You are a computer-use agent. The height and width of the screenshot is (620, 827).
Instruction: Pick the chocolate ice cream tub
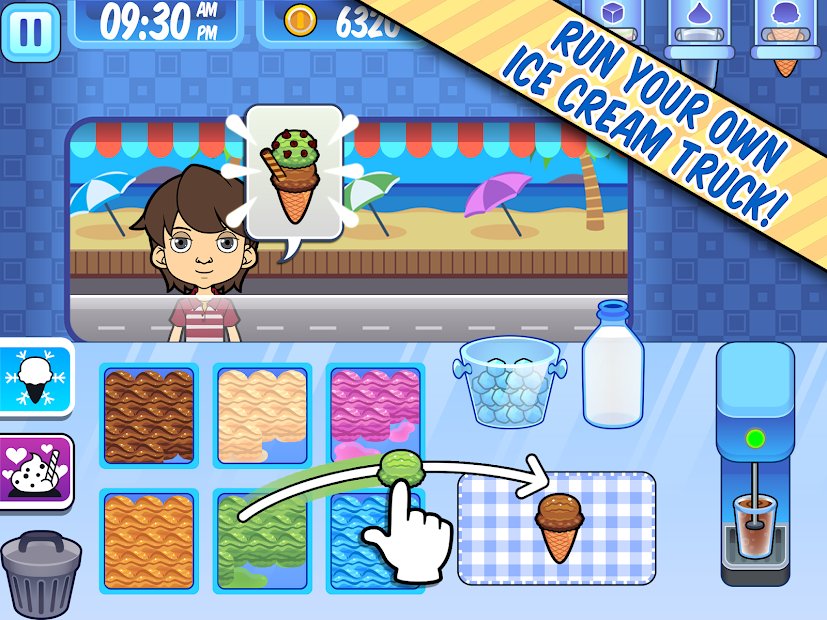pos(150,414)
